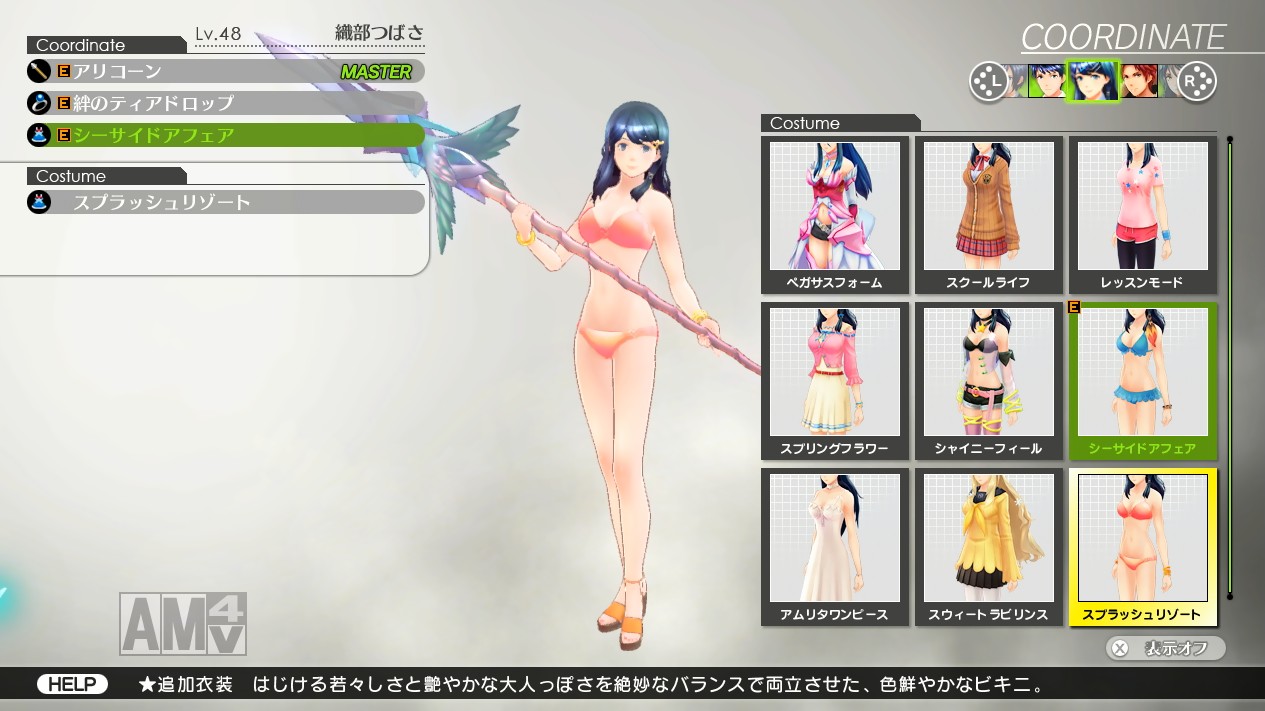Select the アリコーン weapon row

(x=226, y=72)
